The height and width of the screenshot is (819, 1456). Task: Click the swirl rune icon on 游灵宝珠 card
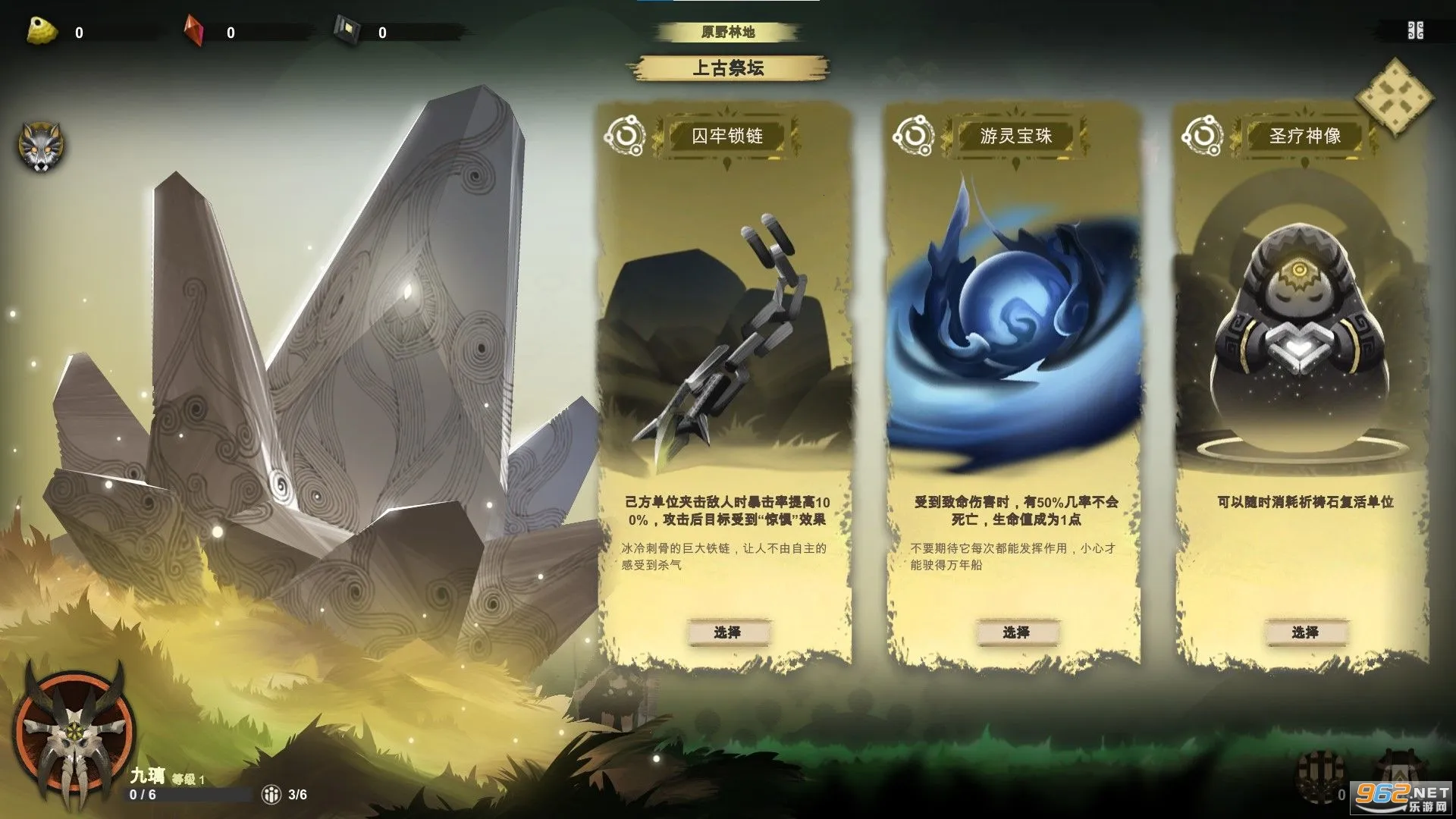coord(915,135)
